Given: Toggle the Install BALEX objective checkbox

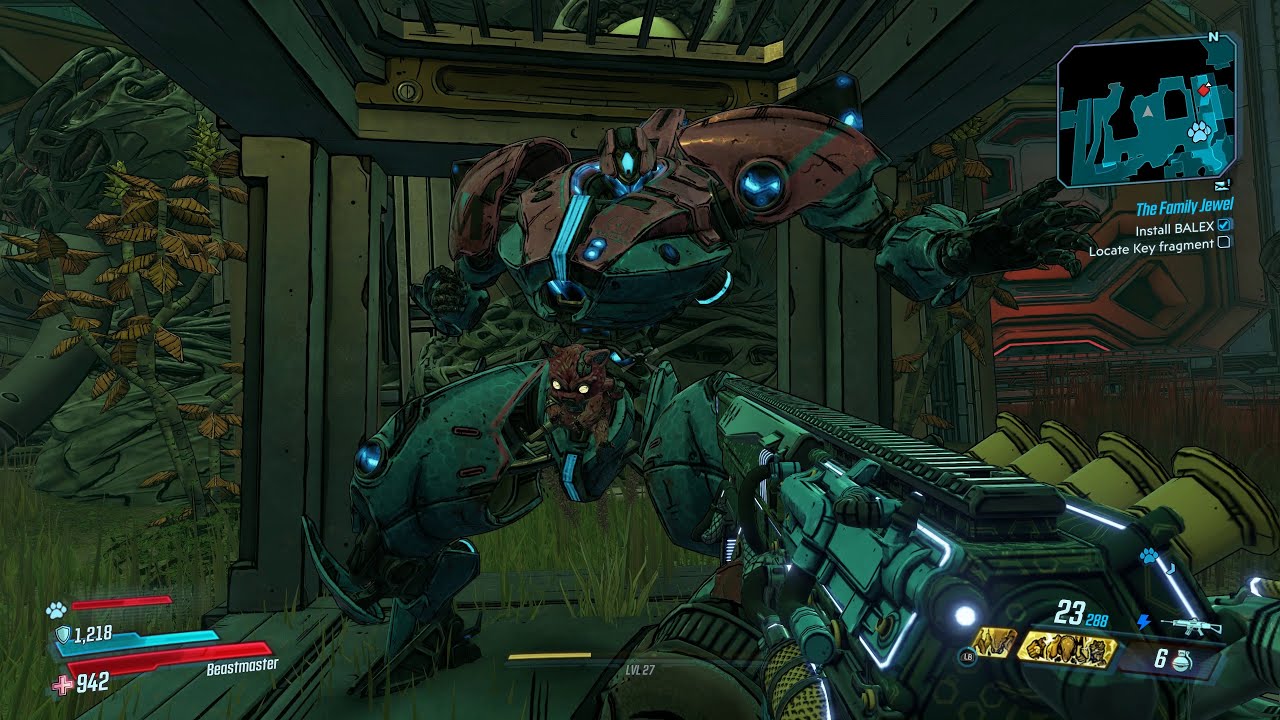Looking at the screenshot, I should point(1225,227).
